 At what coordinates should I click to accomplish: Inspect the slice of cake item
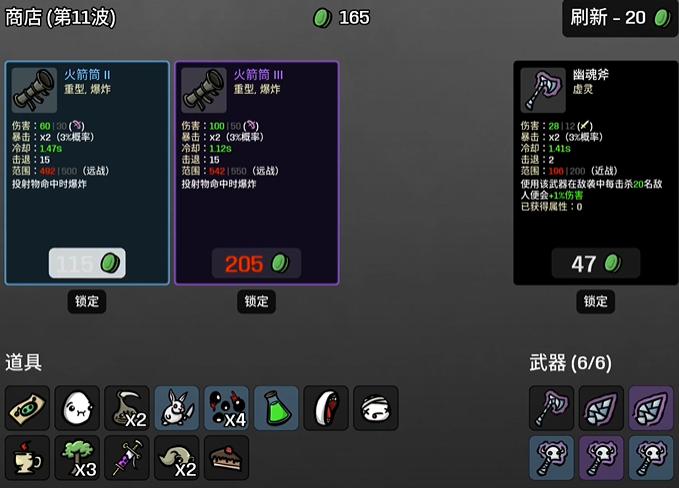coord(227,457)
